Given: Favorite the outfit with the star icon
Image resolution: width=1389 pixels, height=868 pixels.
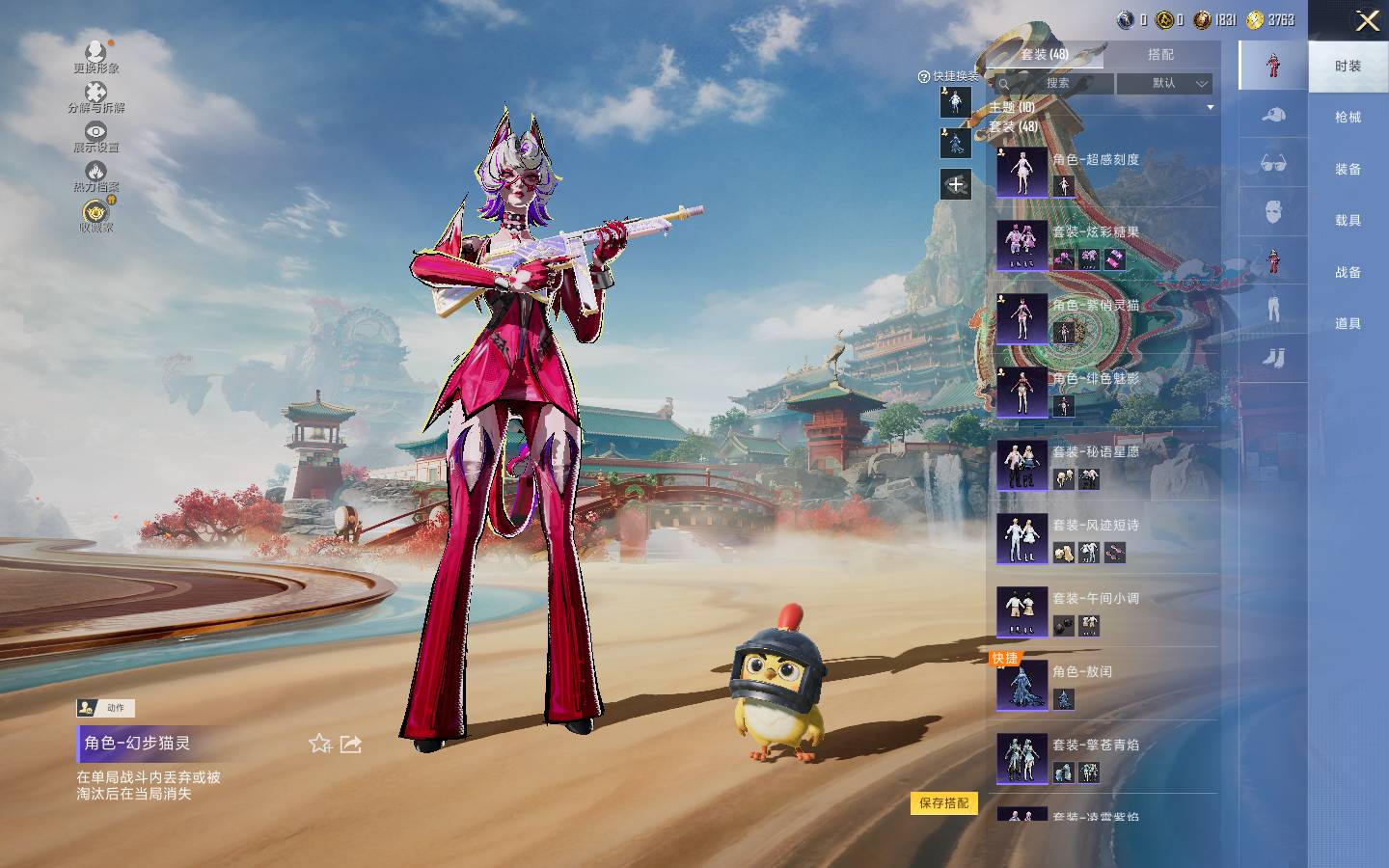Looking at the screenshot, I should 319,744.
